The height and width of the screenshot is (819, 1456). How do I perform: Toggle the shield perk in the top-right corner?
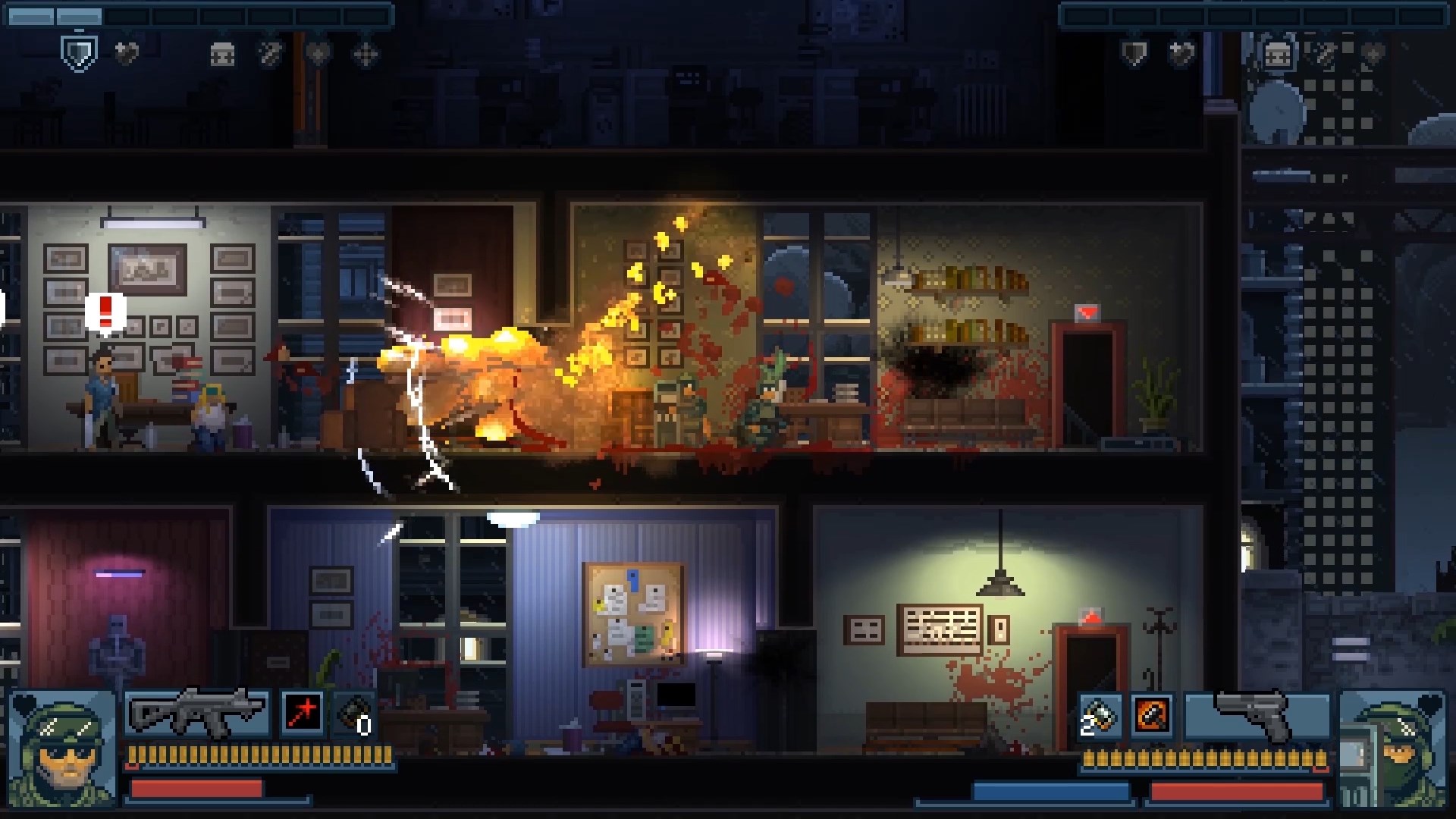[1134, 53]
